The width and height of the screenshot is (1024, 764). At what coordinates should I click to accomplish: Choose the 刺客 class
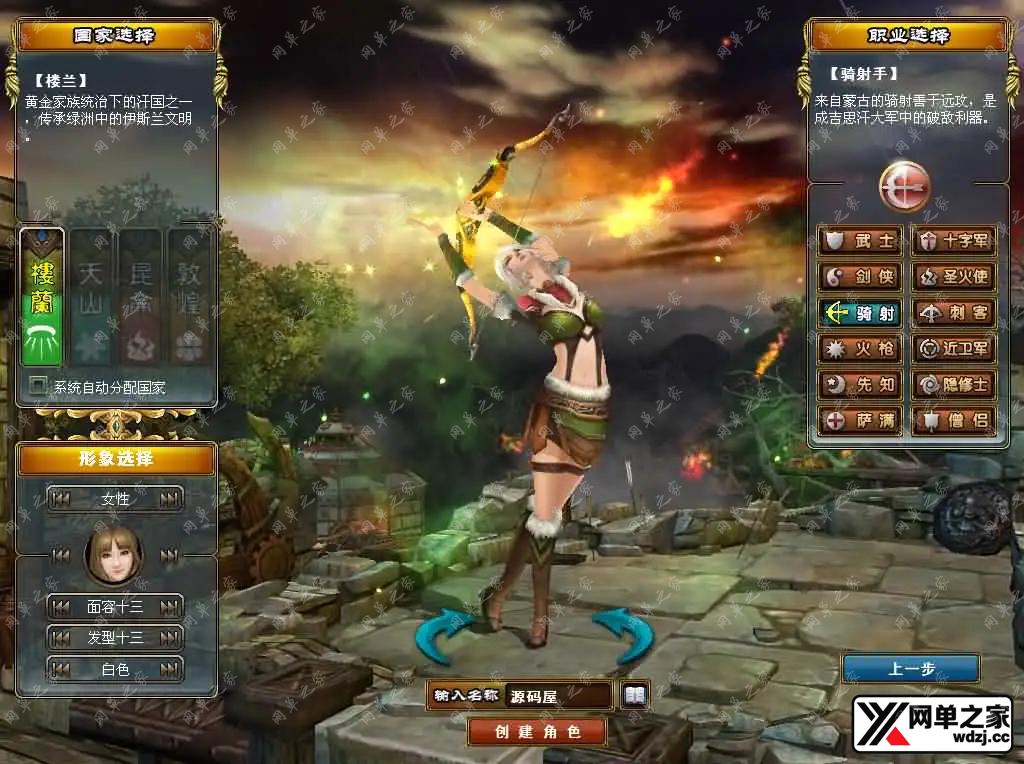pyautogui.click(x=954, y=313)
